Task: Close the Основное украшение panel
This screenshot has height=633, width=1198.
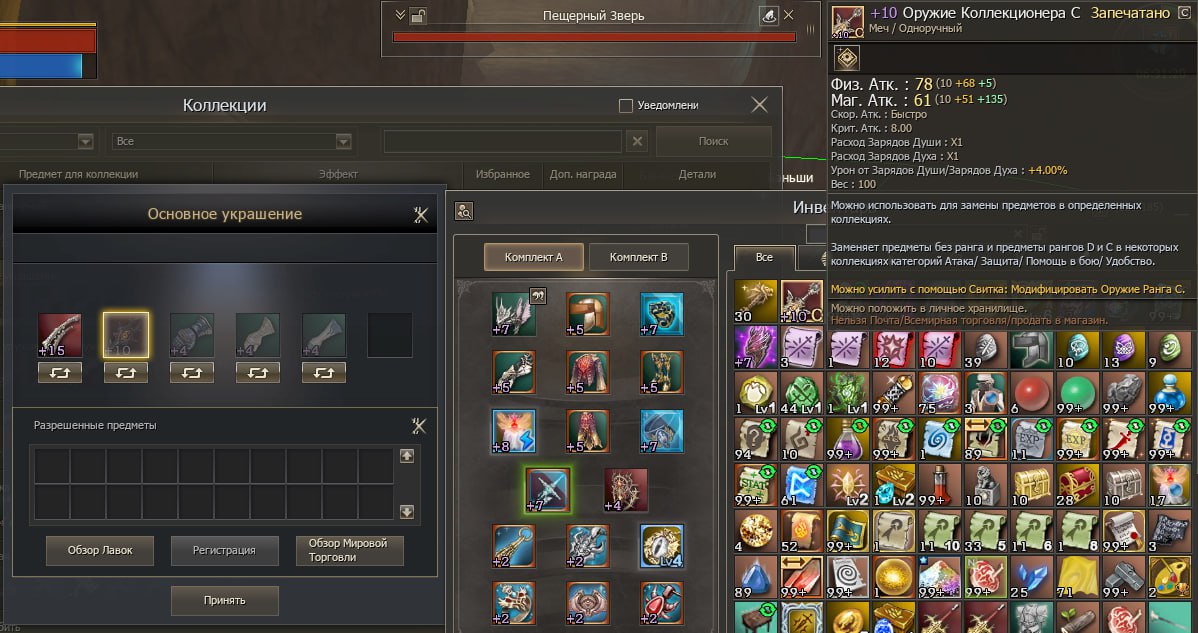Action: (x=420, y=214)
